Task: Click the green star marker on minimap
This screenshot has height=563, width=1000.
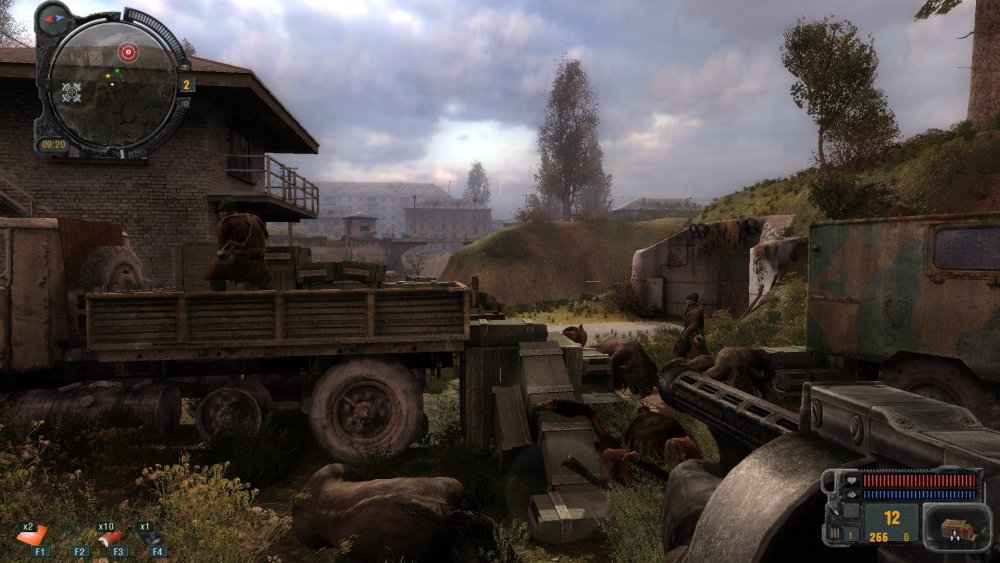Action: [118, 71]
